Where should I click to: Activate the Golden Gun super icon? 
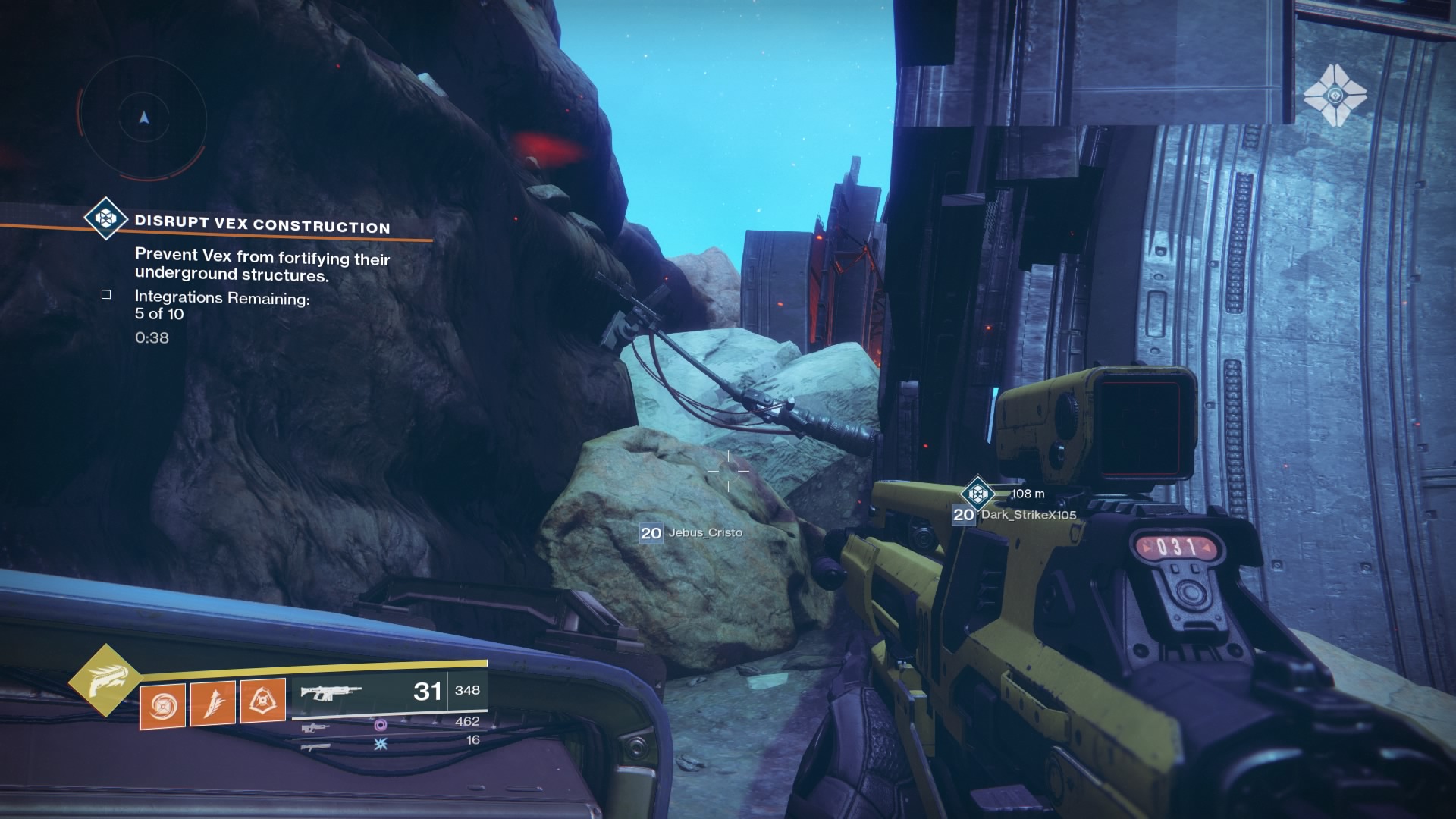pyautogui.click(x=105, y=680)
